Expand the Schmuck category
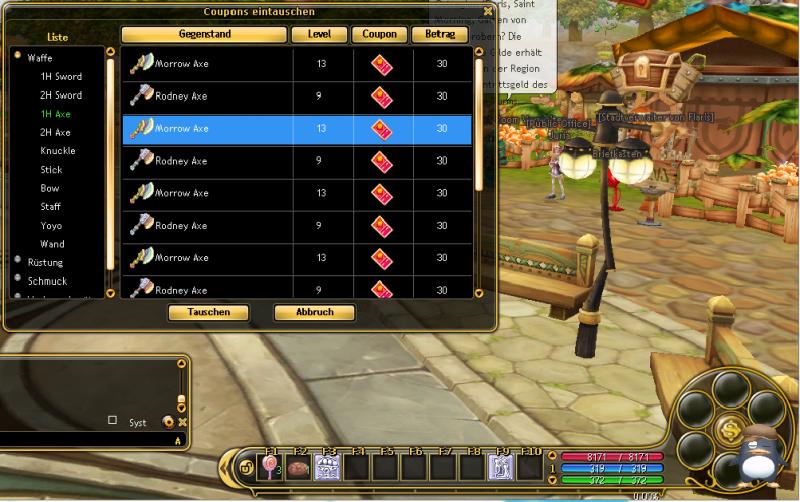 coord(47,281)
